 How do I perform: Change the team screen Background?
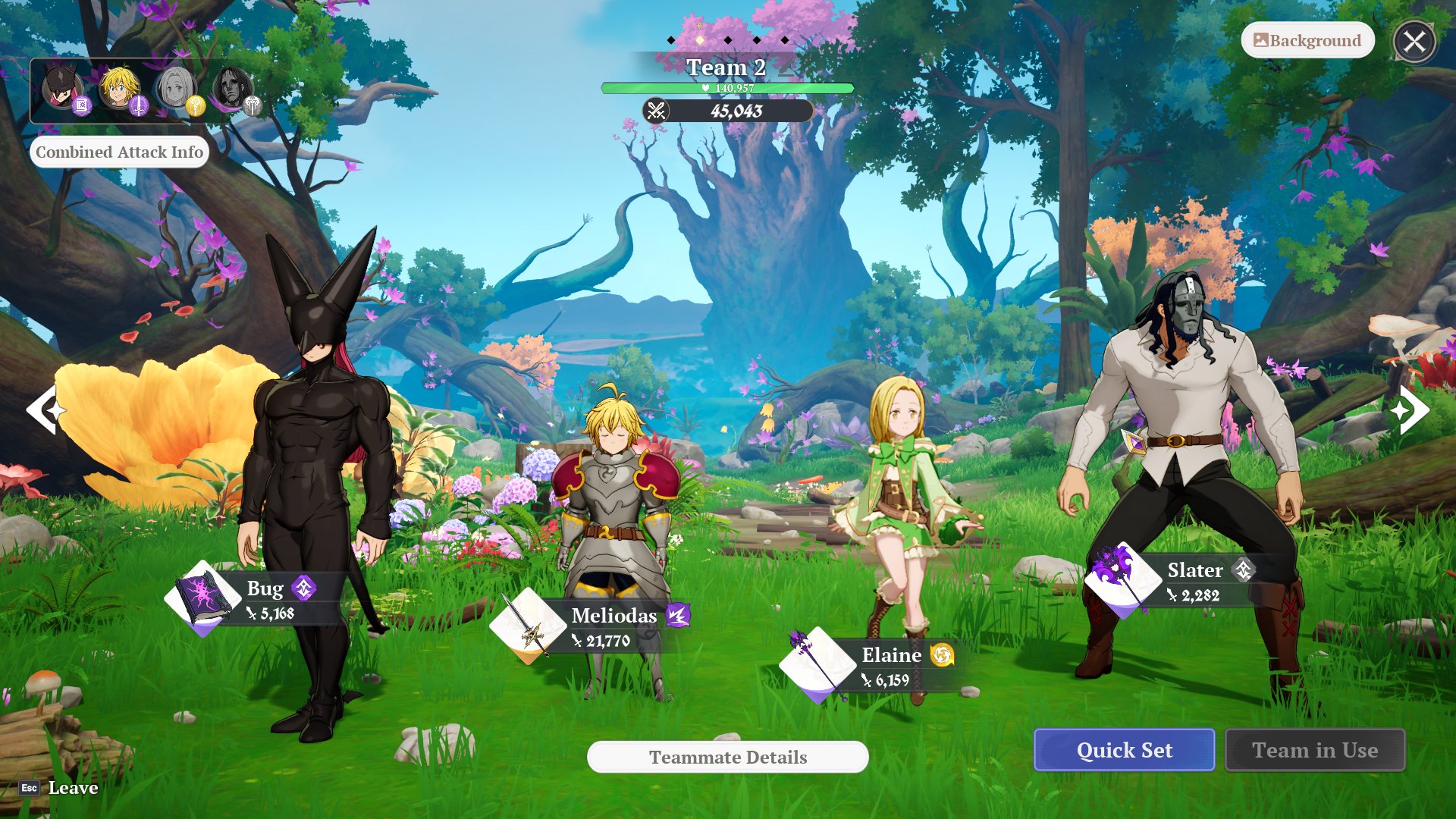(1307, 41)
